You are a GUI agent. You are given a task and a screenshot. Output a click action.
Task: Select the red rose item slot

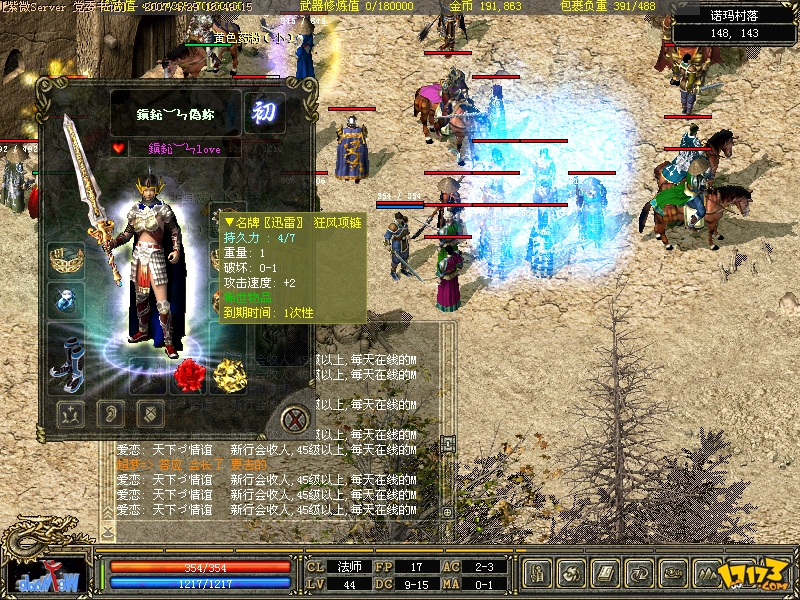(189, 375)
